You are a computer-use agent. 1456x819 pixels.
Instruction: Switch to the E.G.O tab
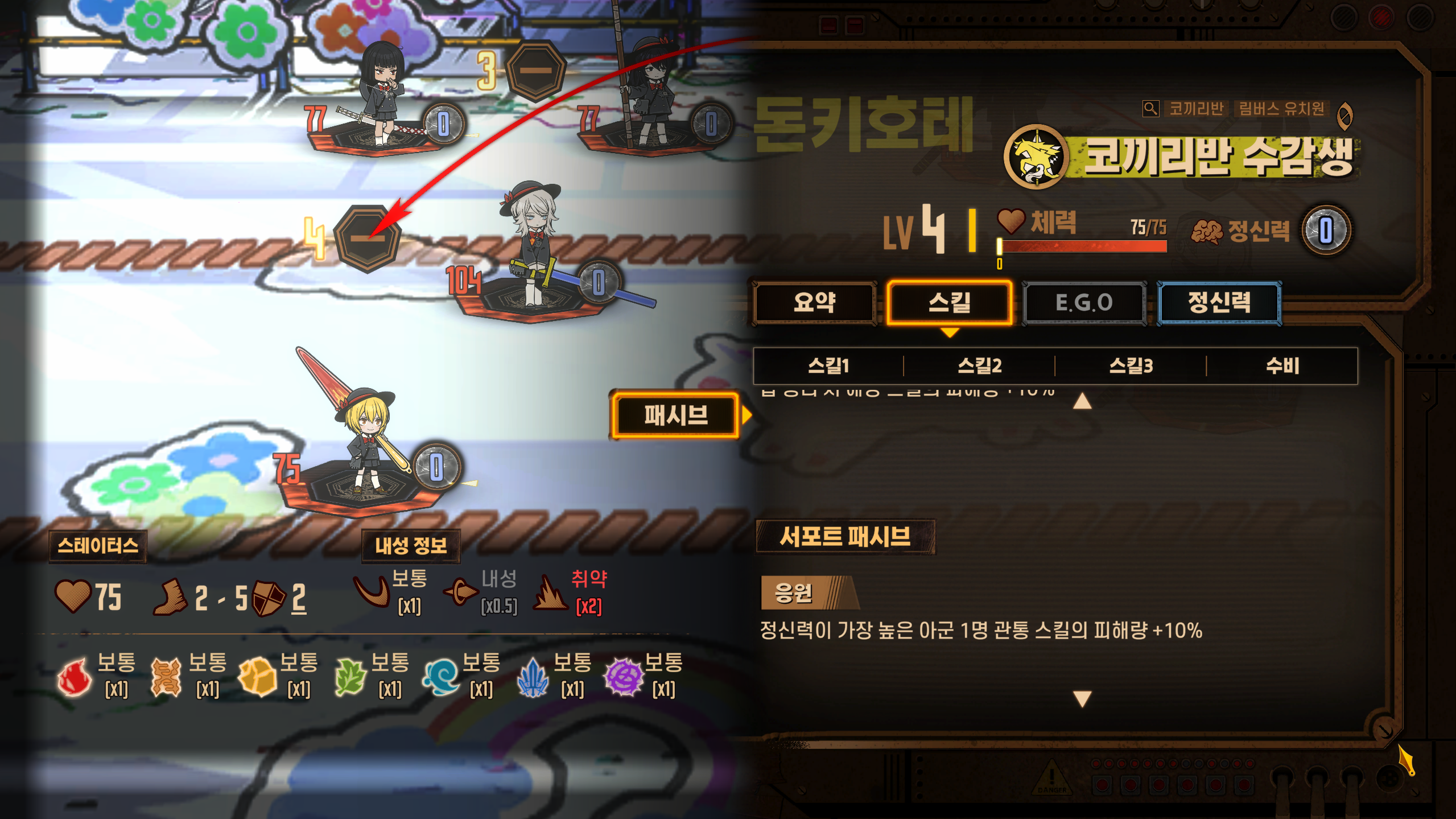tap(1083, 302)
